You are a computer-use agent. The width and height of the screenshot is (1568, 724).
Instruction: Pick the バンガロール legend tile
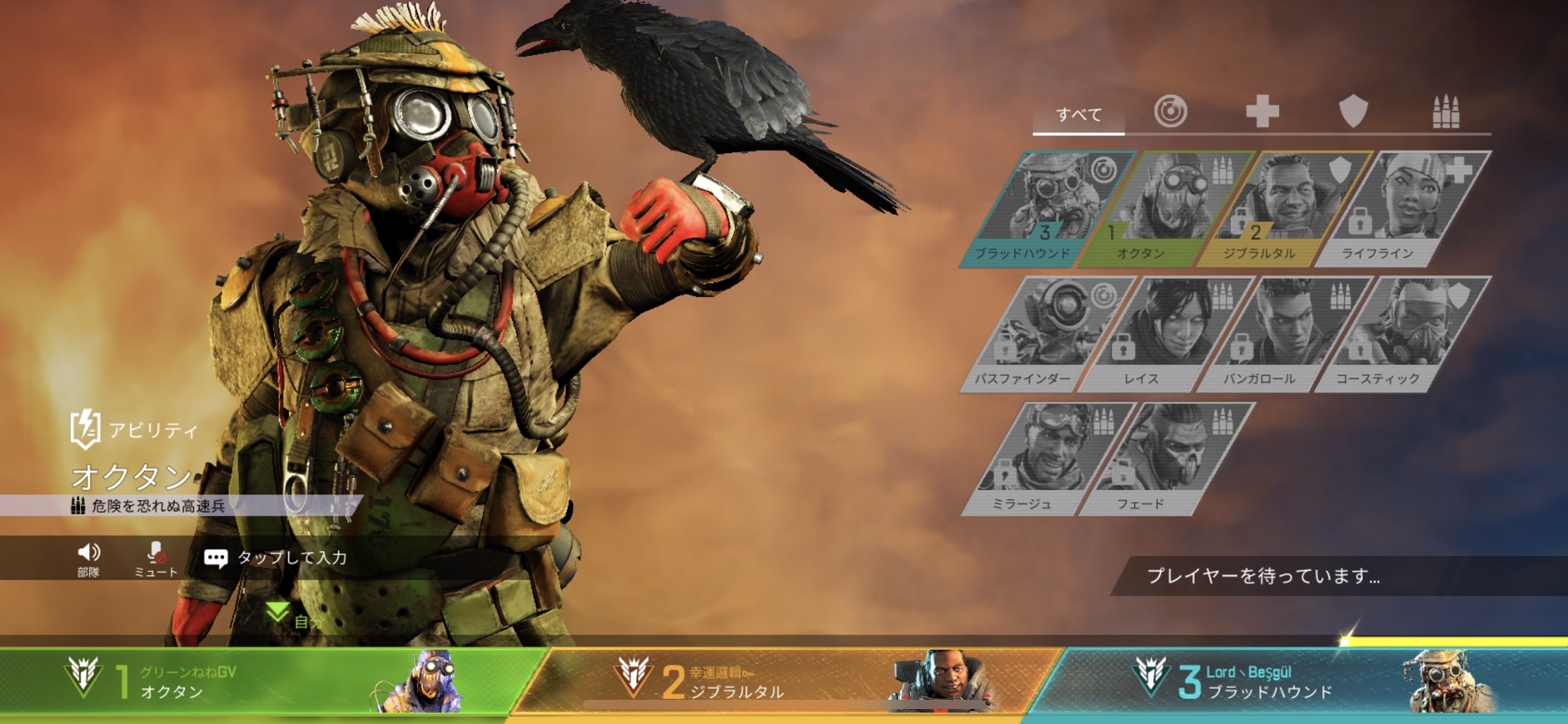(x=1284, y=334)
